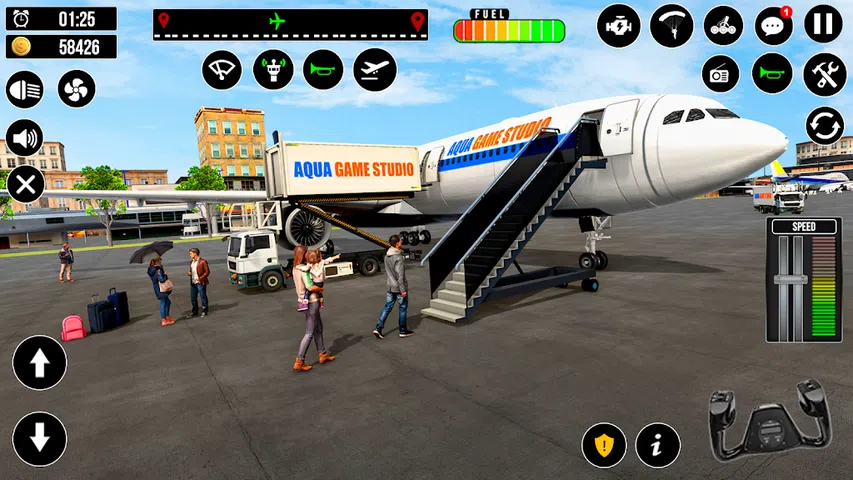
Task: Sound the horn beside the control tower
Action: click(x=323, y=70)
